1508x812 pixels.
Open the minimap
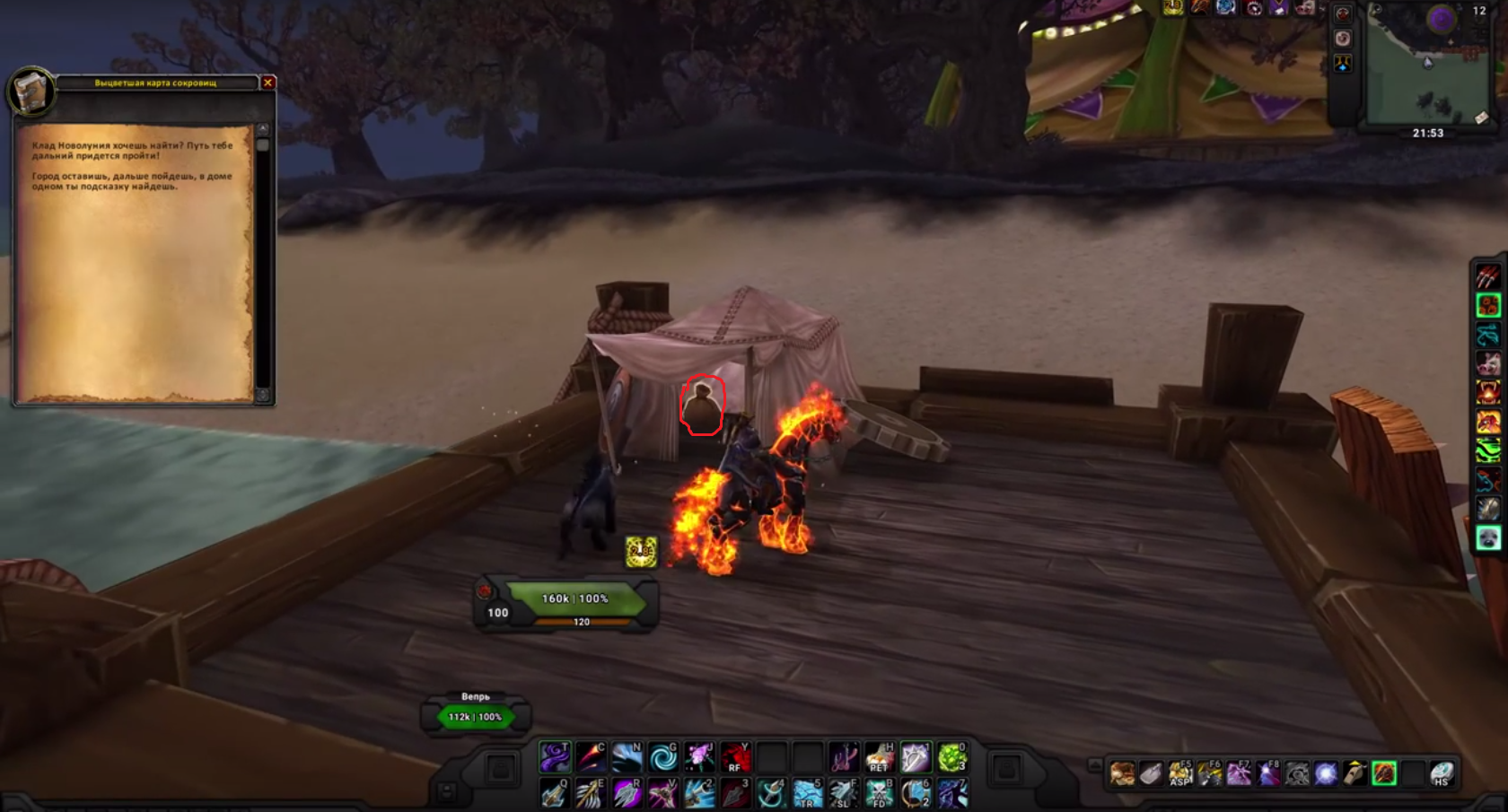[1427, 67]
